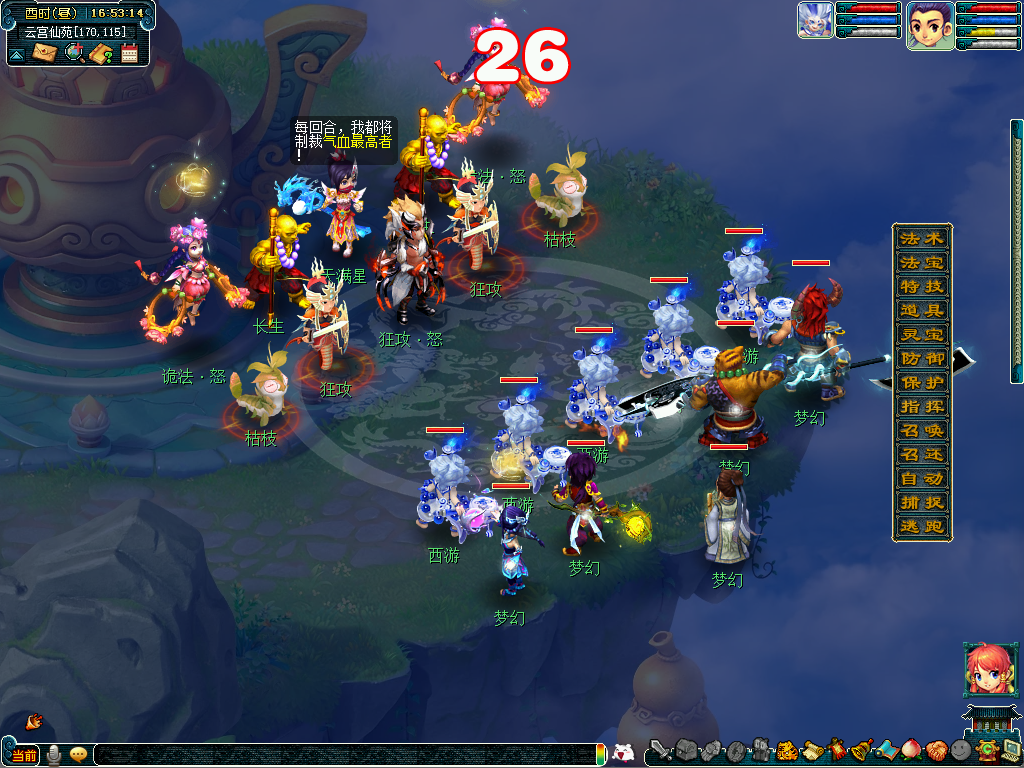1024x768 pixels.
Task: Open the mail envelope icon
Action: (x=45, y=53)
